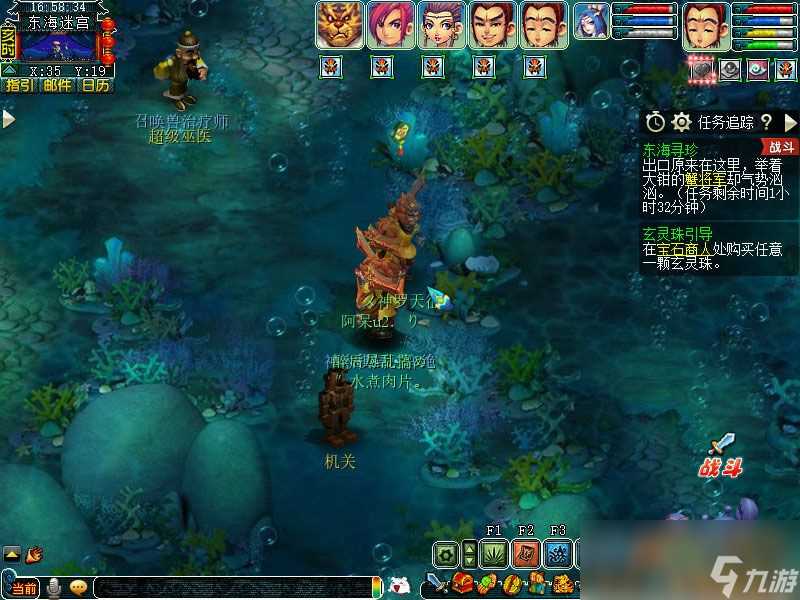800x600 pixels.
Task: Click the quest tracker stopwatch icon
Action: pyautogui.click(x=655, y=122)
